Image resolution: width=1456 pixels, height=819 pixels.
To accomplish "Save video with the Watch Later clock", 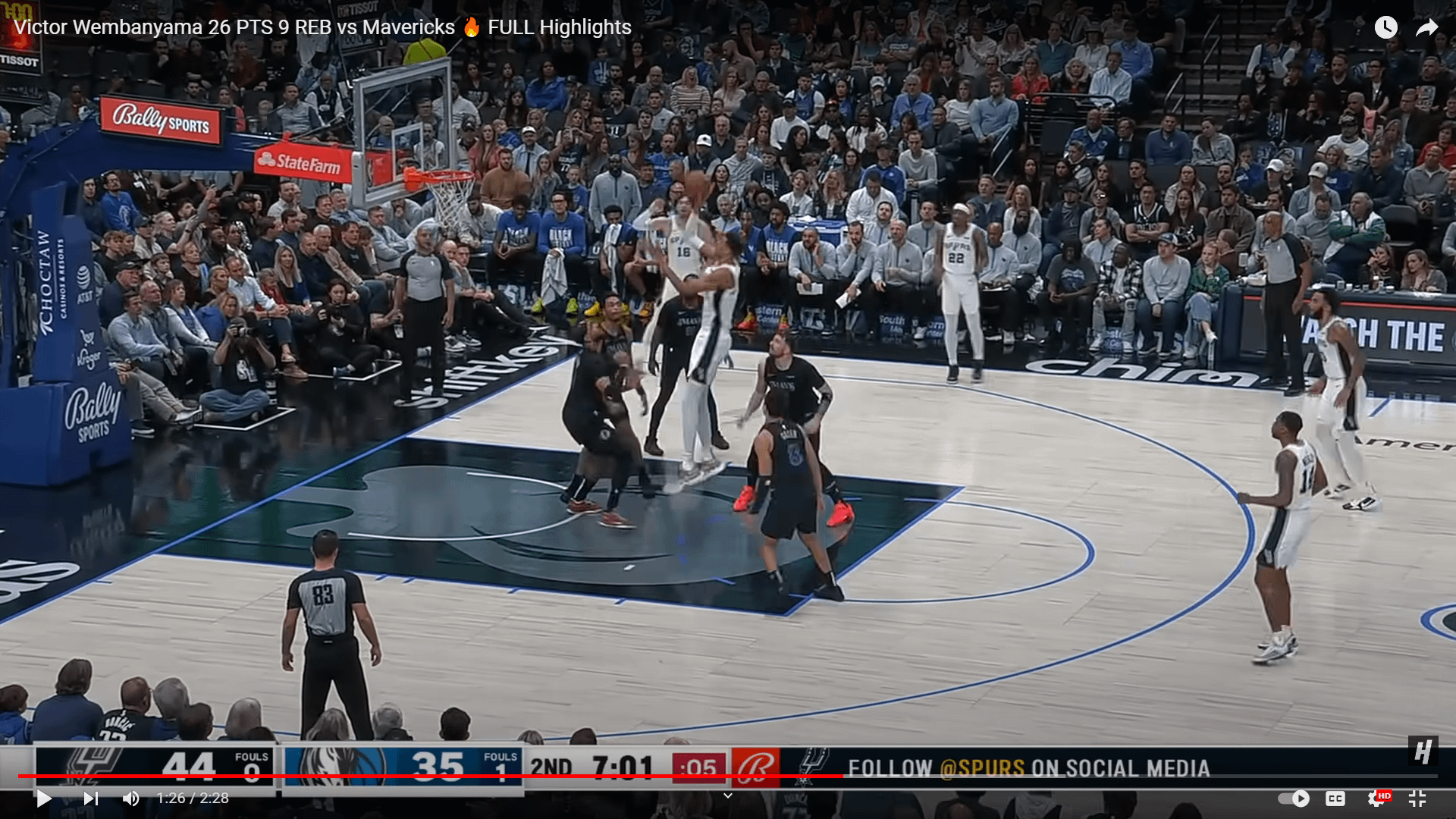I will click(1385, 27).
